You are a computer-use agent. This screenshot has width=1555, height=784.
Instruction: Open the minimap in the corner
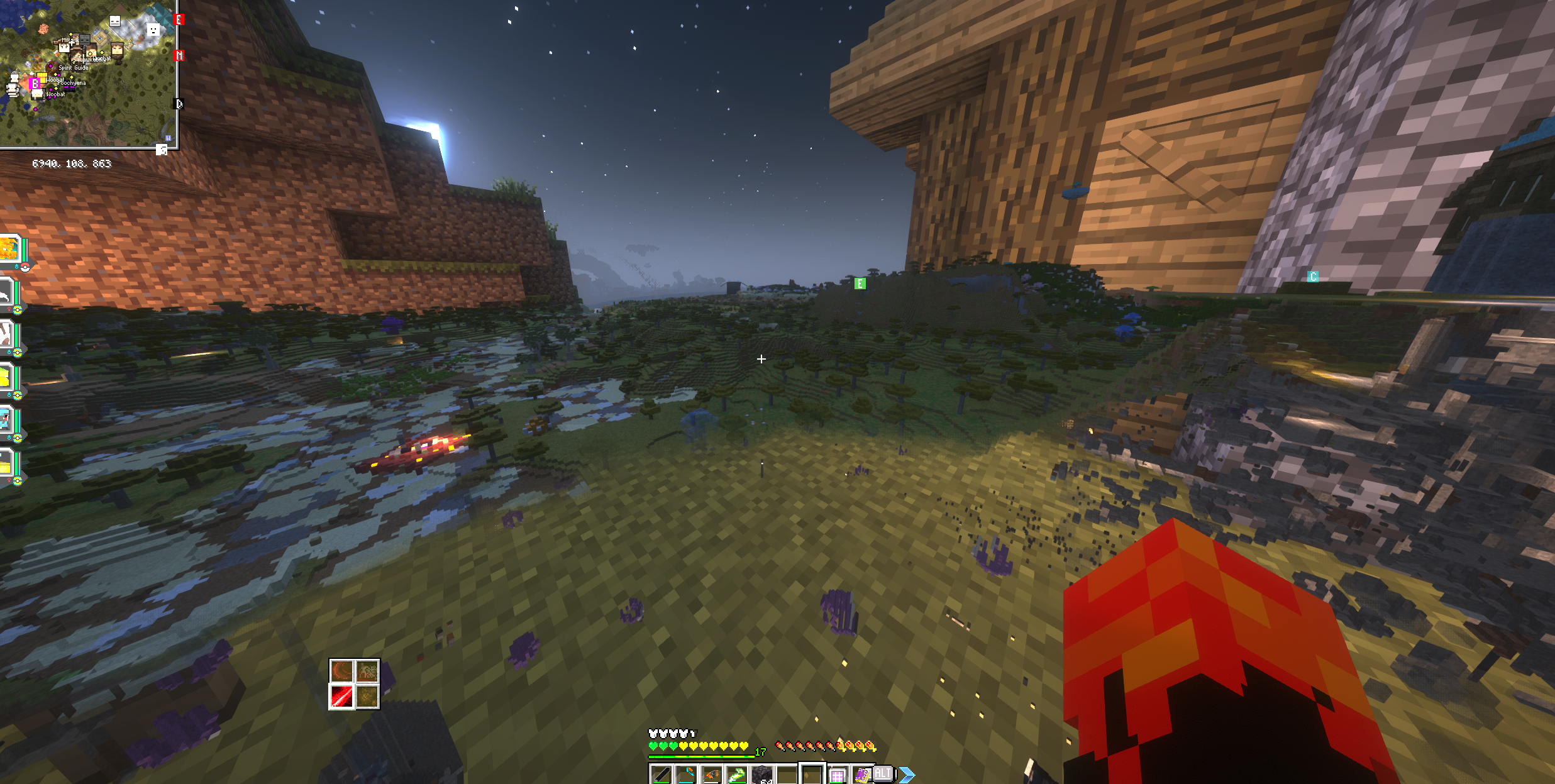[88, 74]
